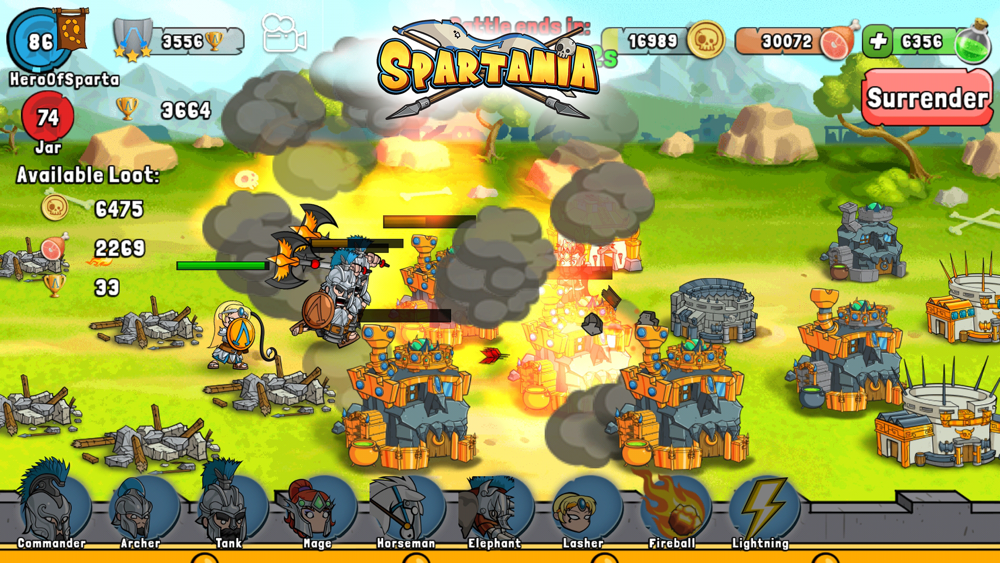1000x563 pixels.
Task: Tap the meat food resource icon
Action: 837,41
